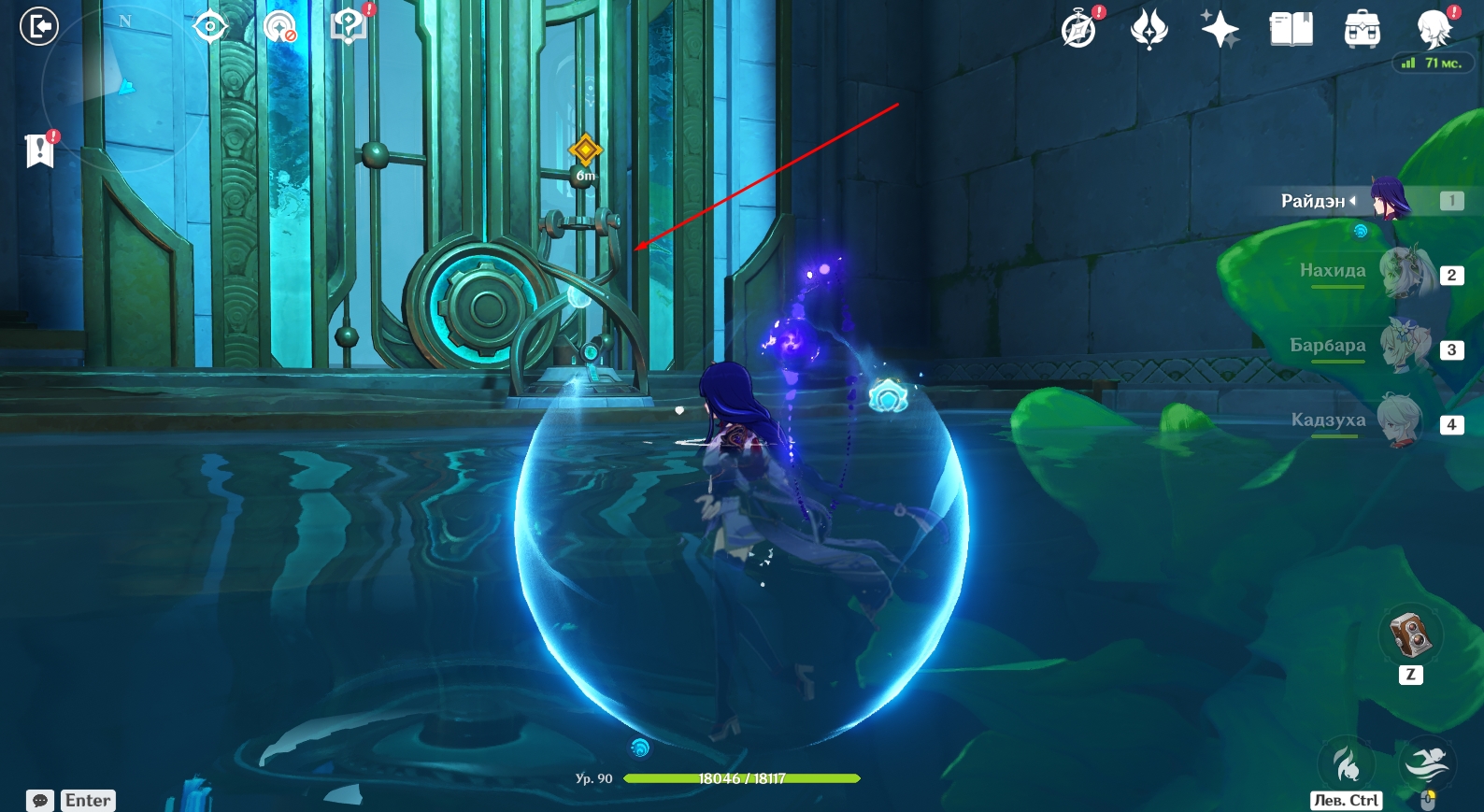The height and width of the screenshot is (812, 1484).
Task: Open the open-book handbook icon
Action: [x=1291, y=29]
